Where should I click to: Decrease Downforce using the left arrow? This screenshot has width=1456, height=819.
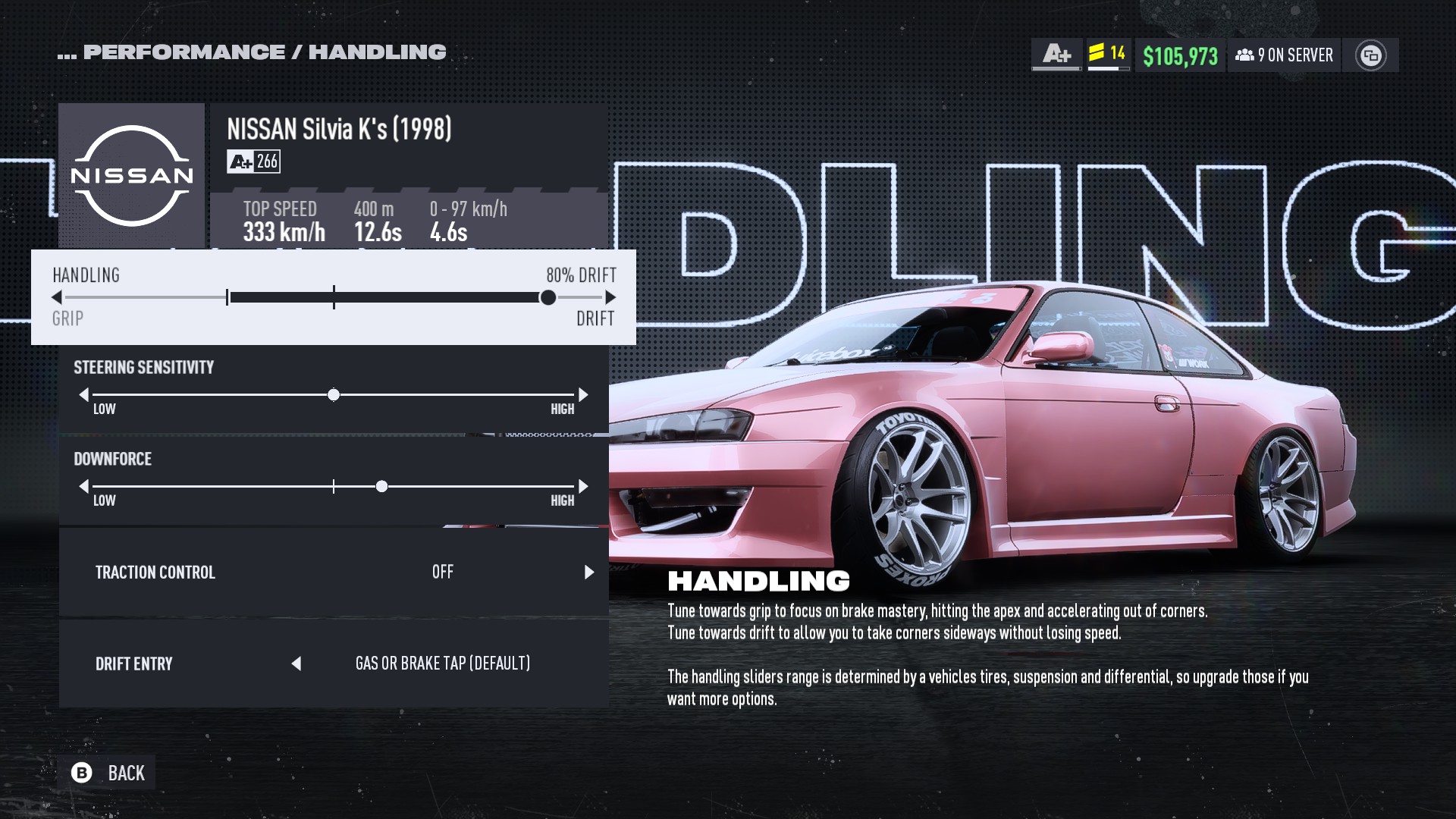84,486
